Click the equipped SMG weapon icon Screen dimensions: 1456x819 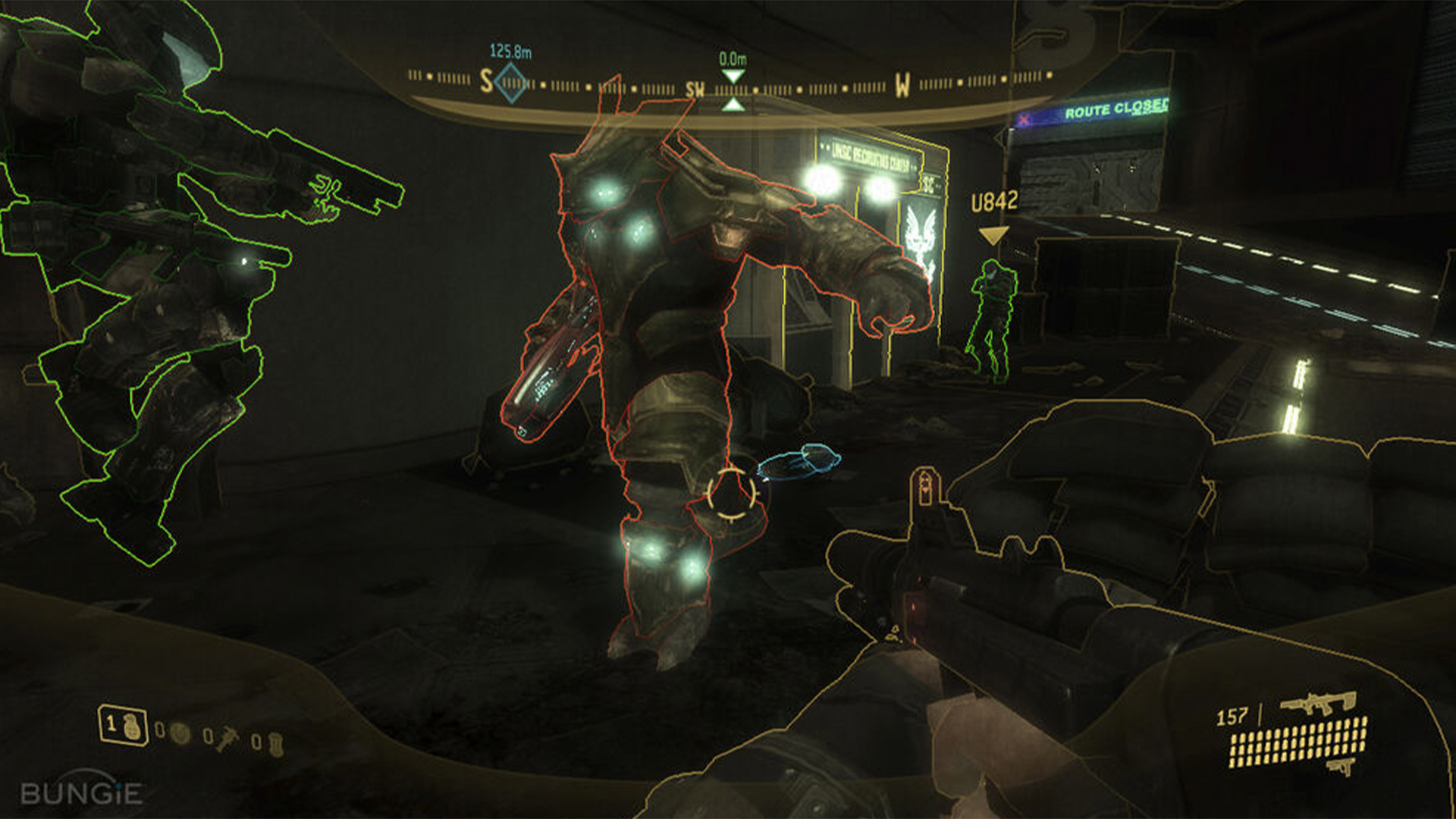[1317, 703]
